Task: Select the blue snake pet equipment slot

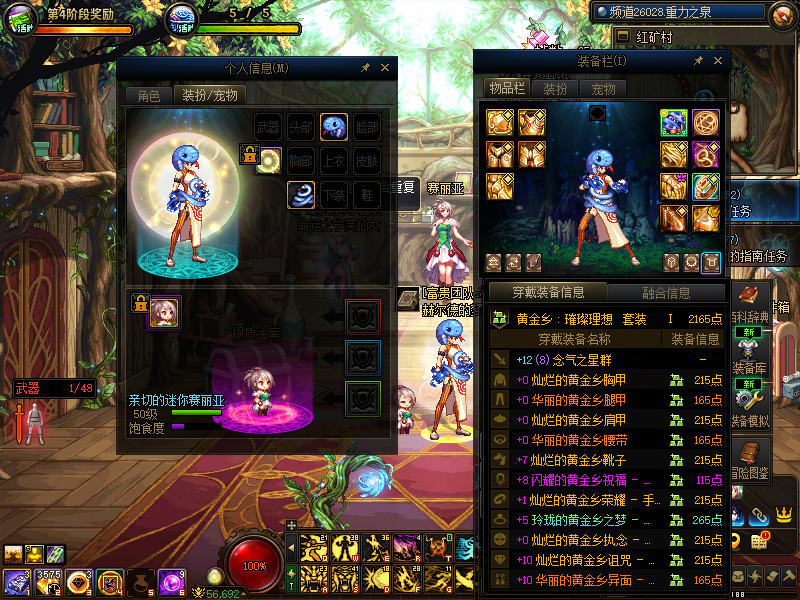Action: [x=673, y=123]
